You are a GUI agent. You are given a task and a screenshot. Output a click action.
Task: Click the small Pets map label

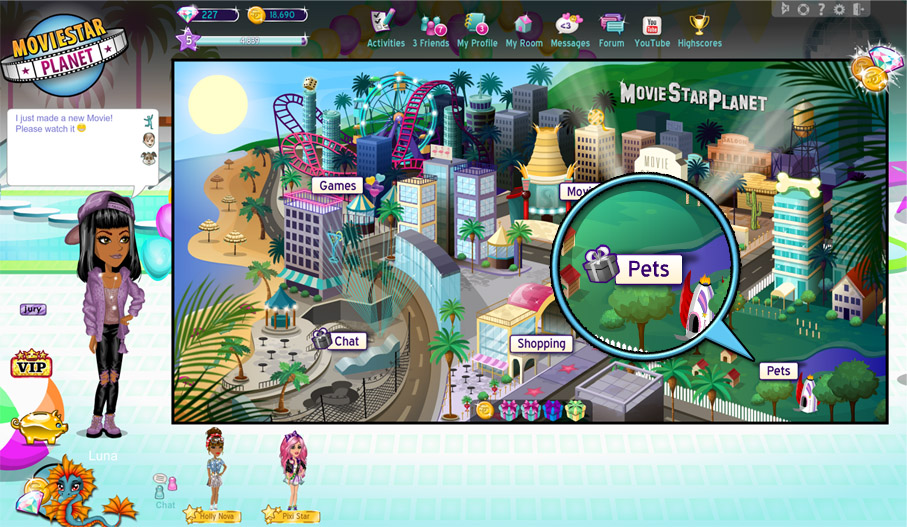778,371
